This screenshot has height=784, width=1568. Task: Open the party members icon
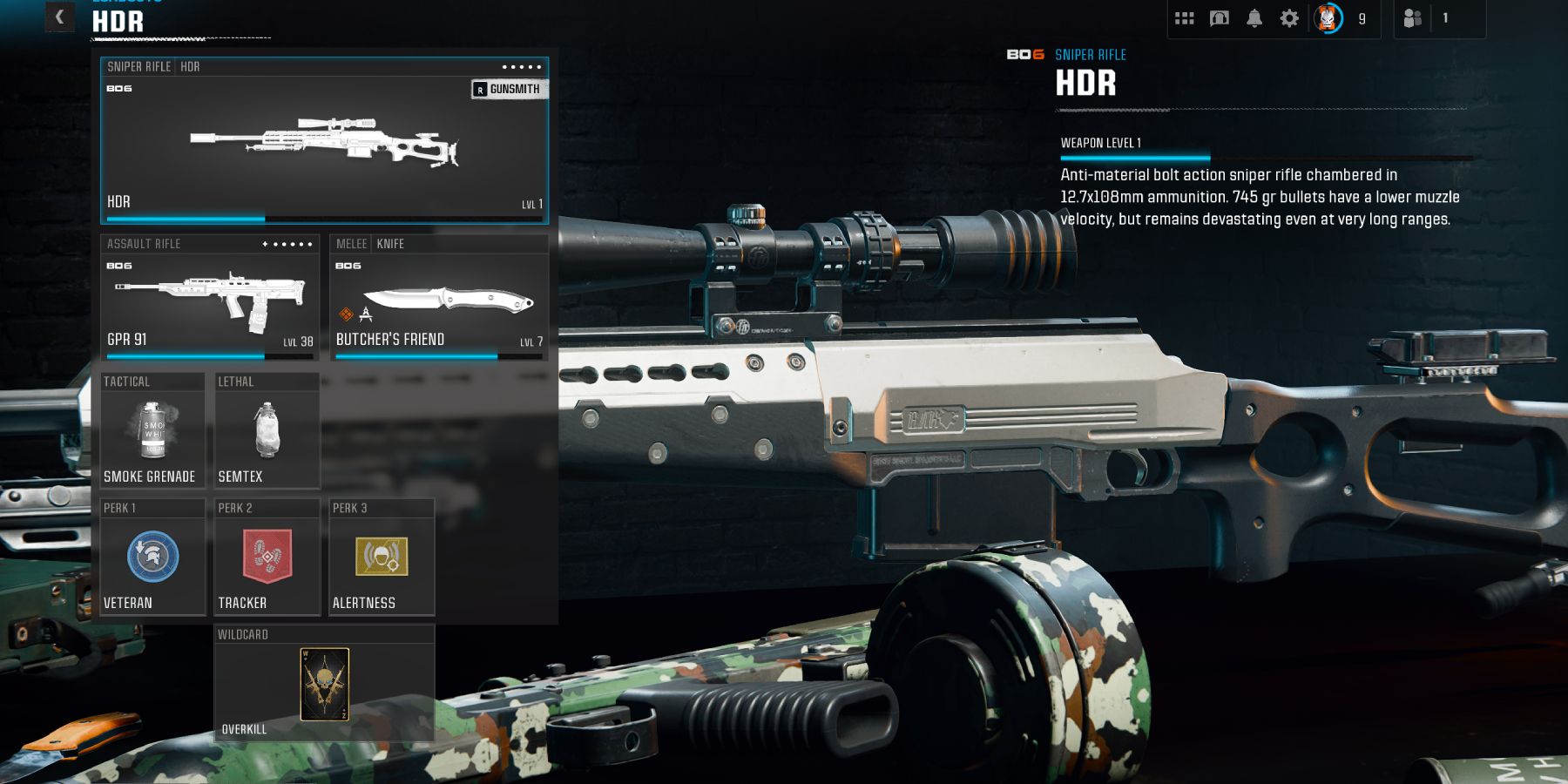1413,18
